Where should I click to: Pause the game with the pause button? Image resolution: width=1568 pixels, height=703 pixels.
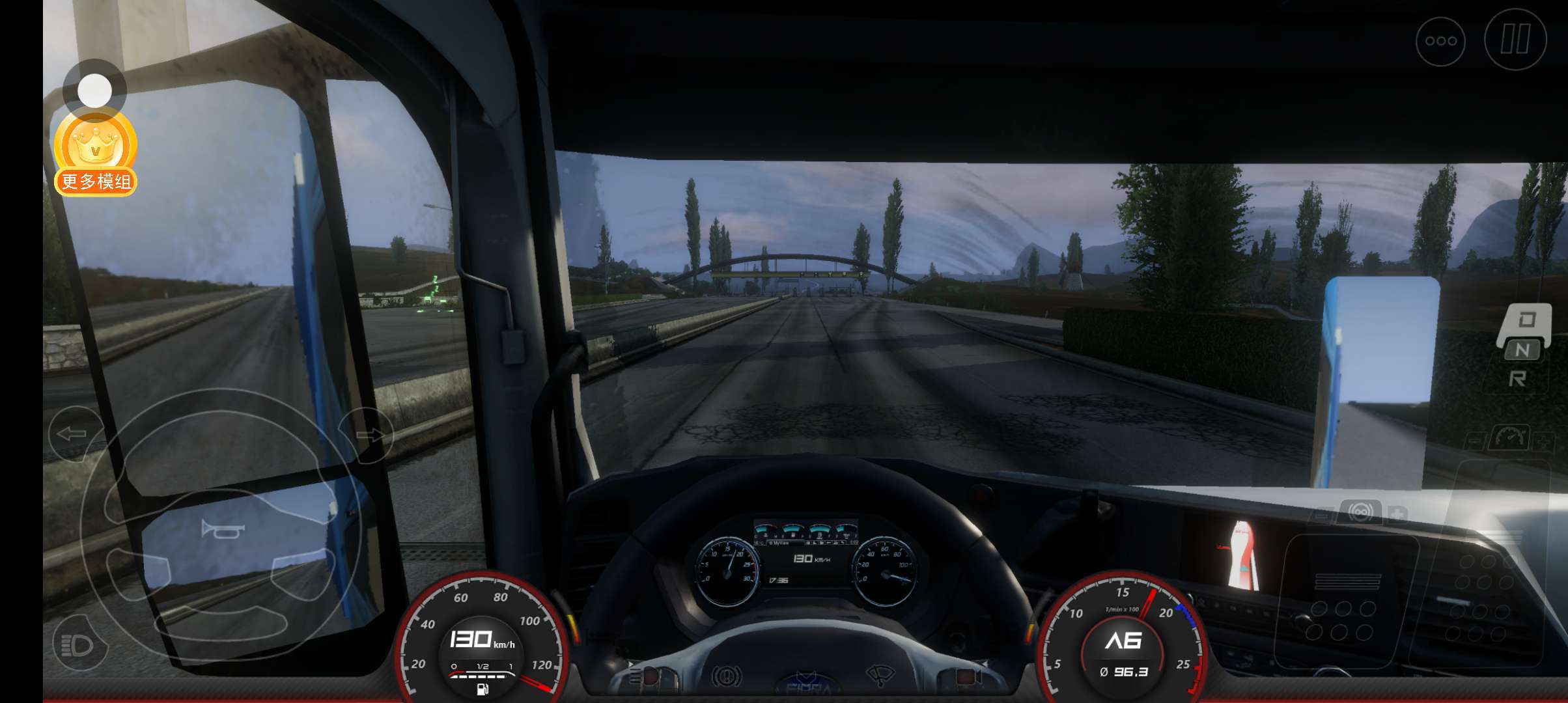pos(1515,40)
